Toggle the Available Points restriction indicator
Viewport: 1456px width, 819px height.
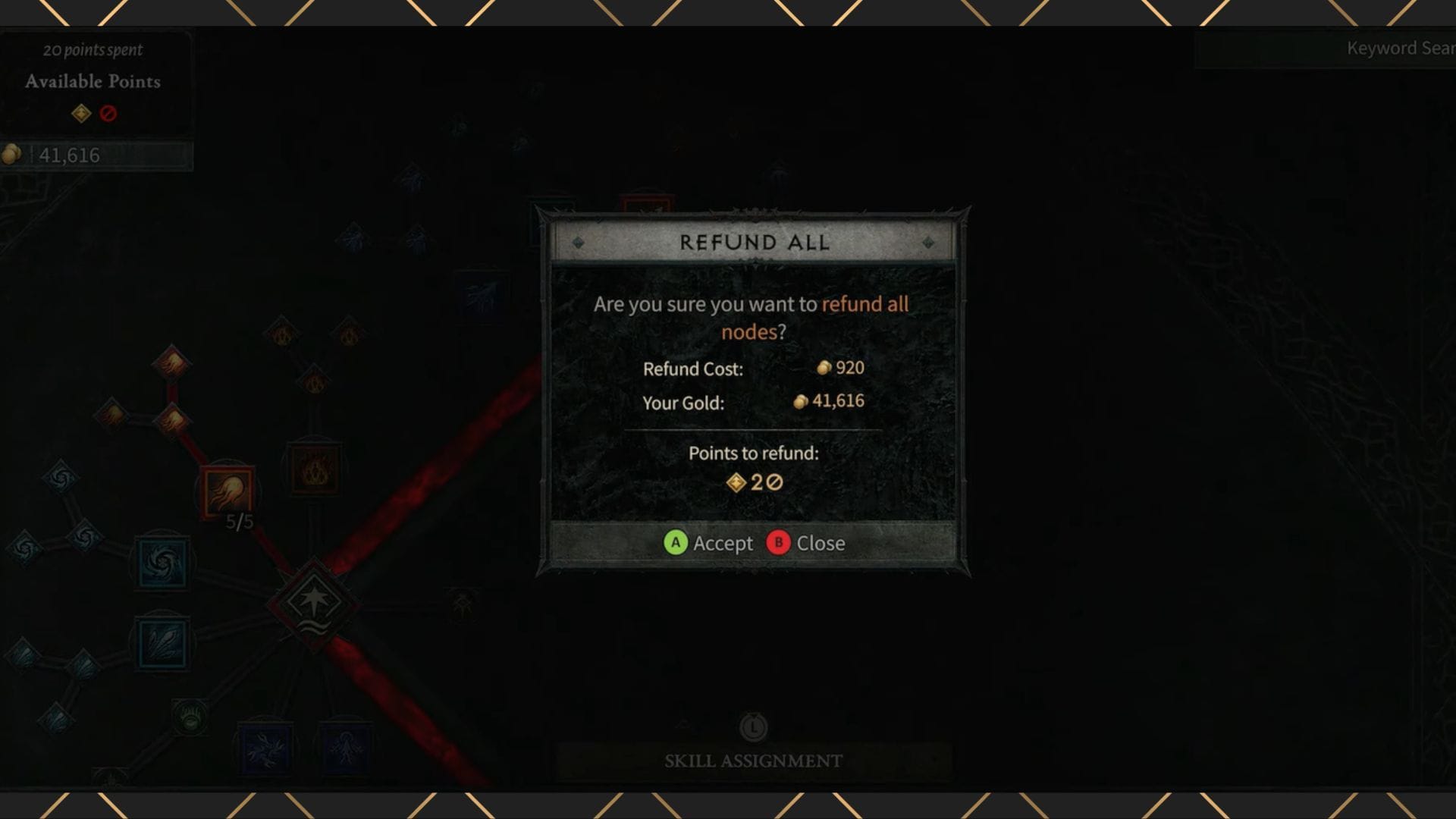point(108,115)
